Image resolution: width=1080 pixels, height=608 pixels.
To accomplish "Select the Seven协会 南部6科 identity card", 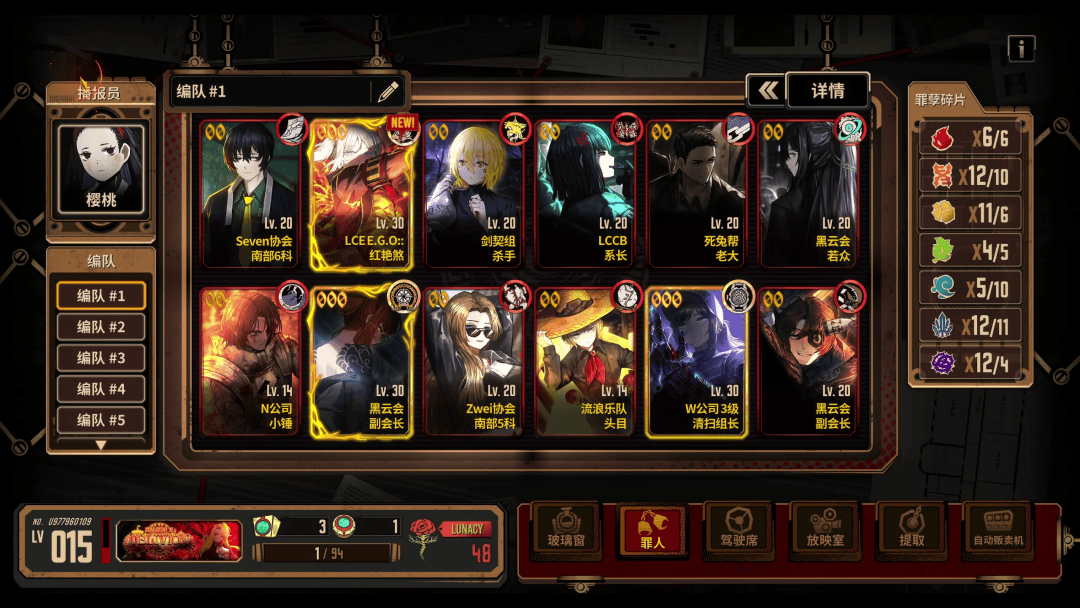I will [x=251, y=195].
